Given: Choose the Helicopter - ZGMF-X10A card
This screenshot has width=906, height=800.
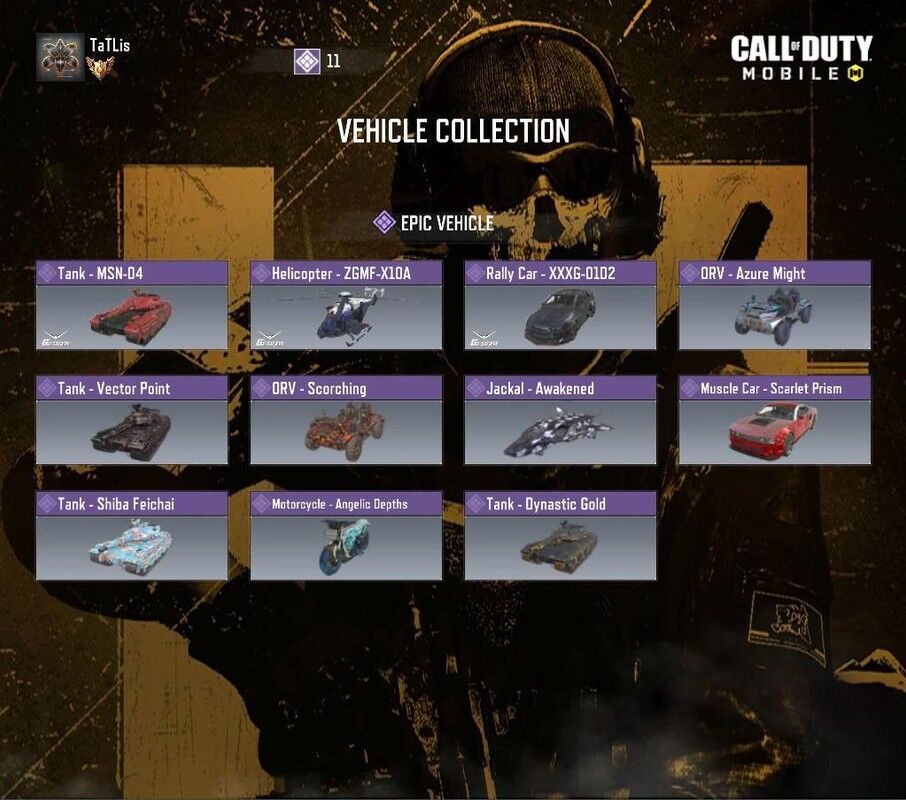Looking at the screenshot, I should 346,306.
